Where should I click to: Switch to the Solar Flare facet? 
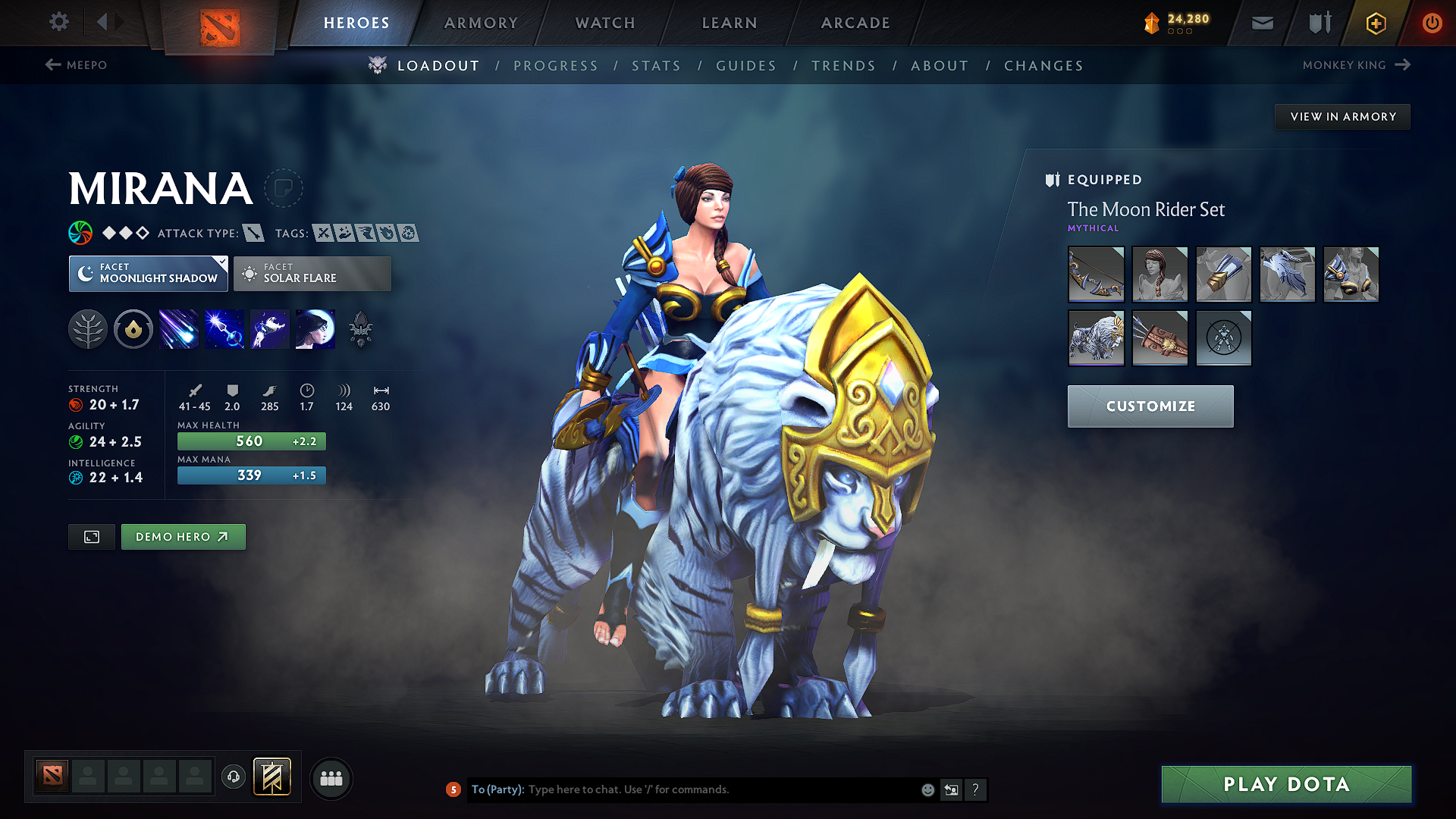pos(312,274)
